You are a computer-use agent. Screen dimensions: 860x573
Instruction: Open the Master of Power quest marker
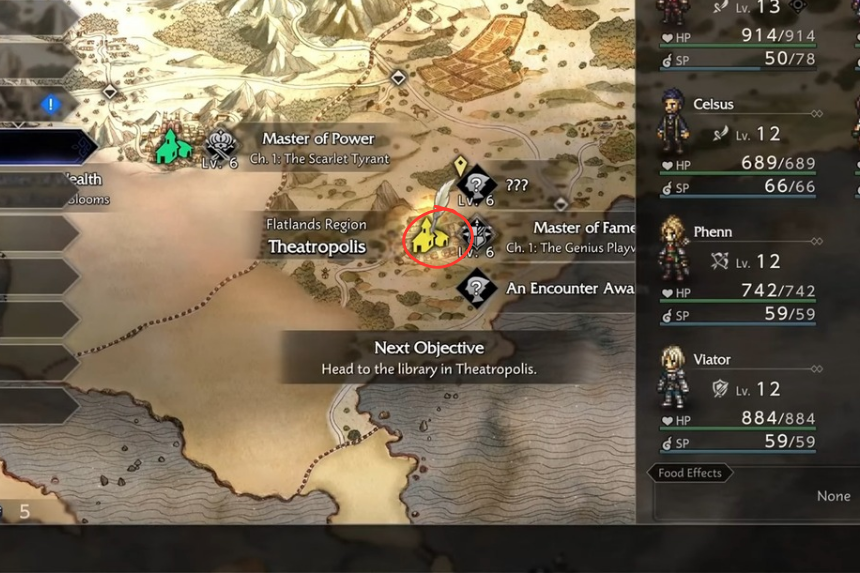221,146
